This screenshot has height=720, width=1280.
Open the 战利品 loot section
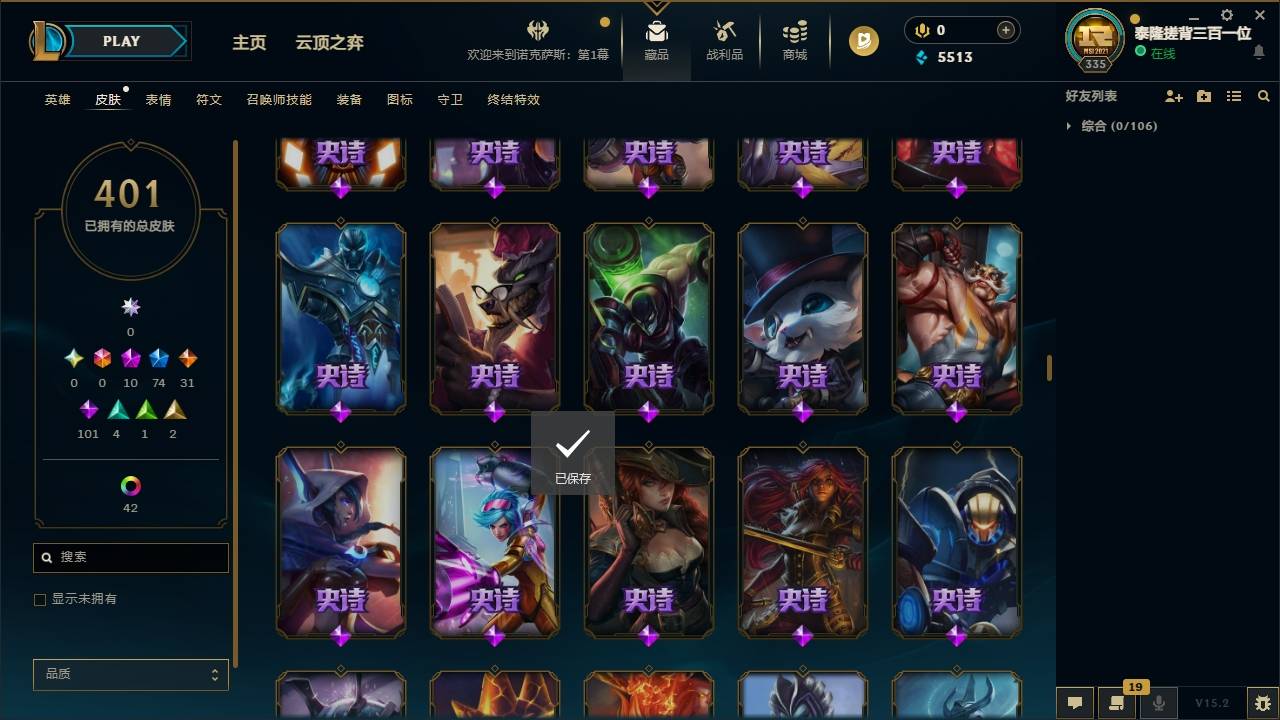[x=723, y=41]
